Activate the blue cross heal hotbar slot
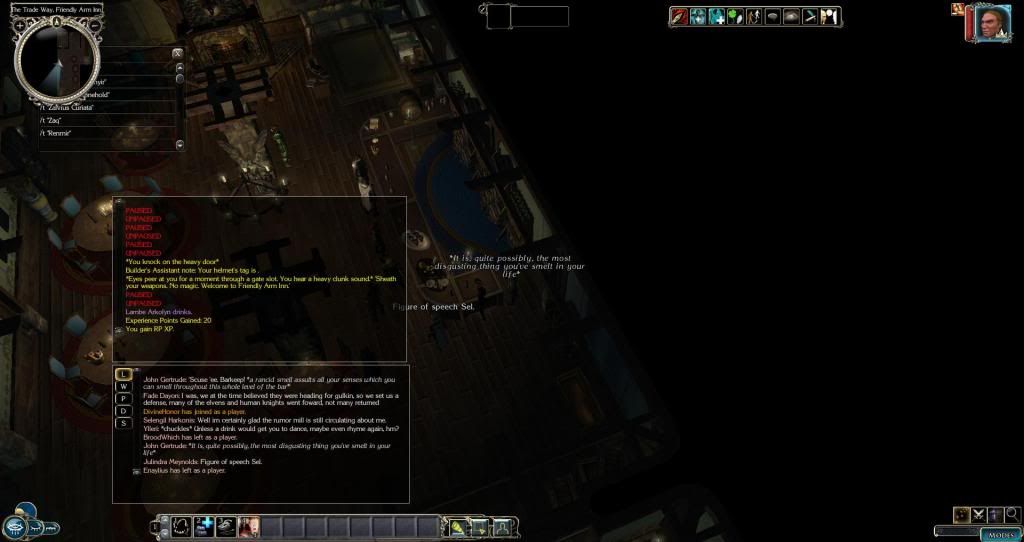 click(x=204, y=524)
